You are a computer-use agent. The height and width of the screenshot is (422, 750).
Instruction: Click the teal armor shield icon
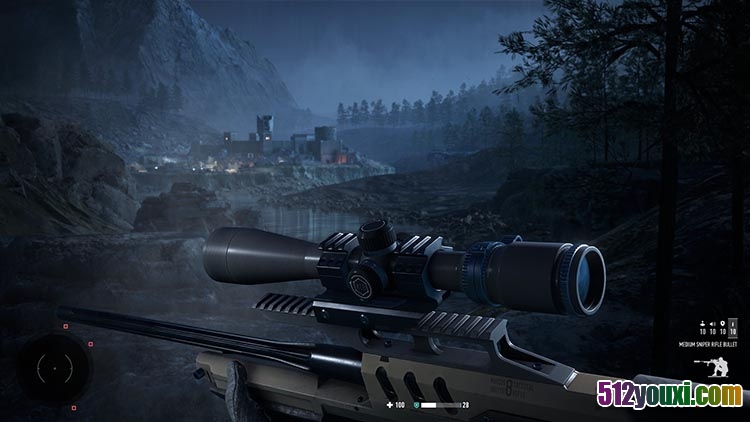pos(415,405)
